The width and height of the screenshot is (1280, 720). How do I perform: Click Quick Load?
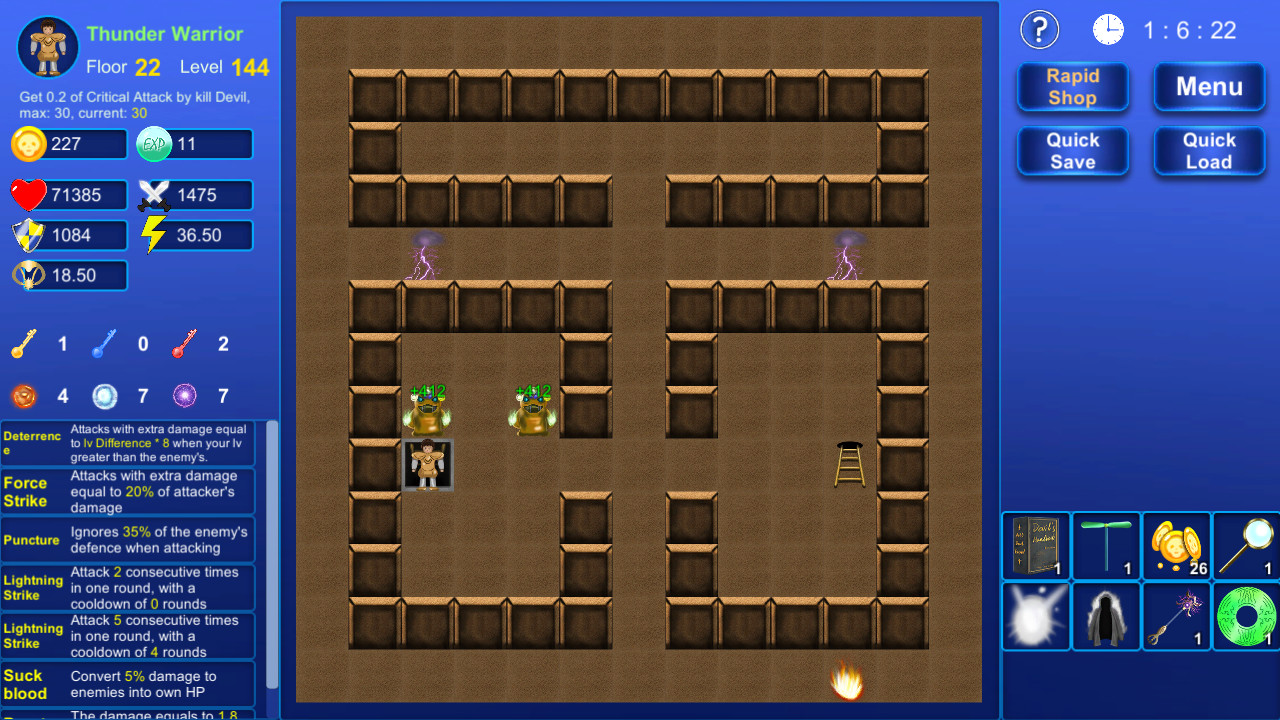tap(1209, 150)
